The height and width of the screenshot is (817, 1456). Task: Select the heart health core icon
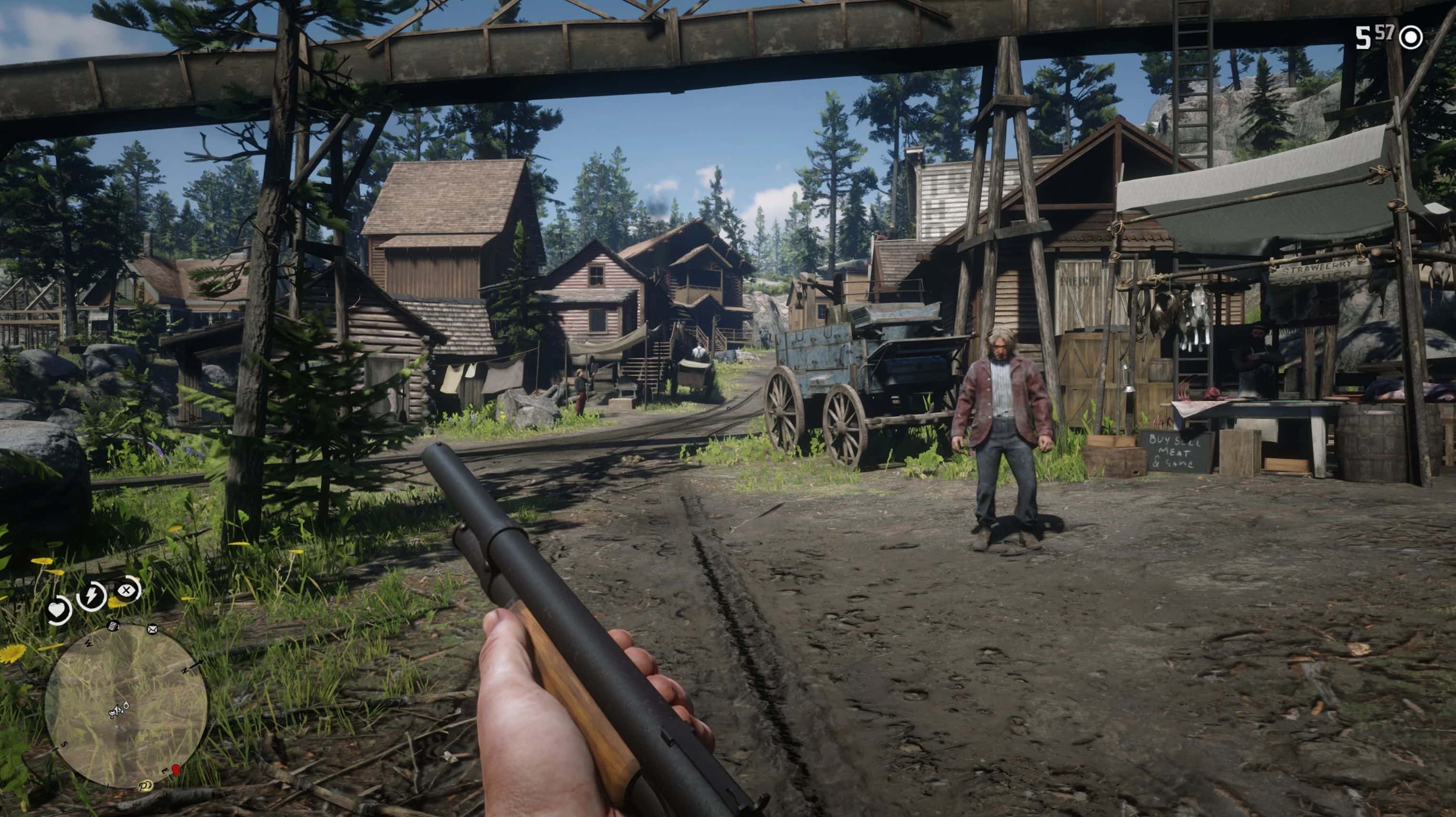(x=58, y=610)
